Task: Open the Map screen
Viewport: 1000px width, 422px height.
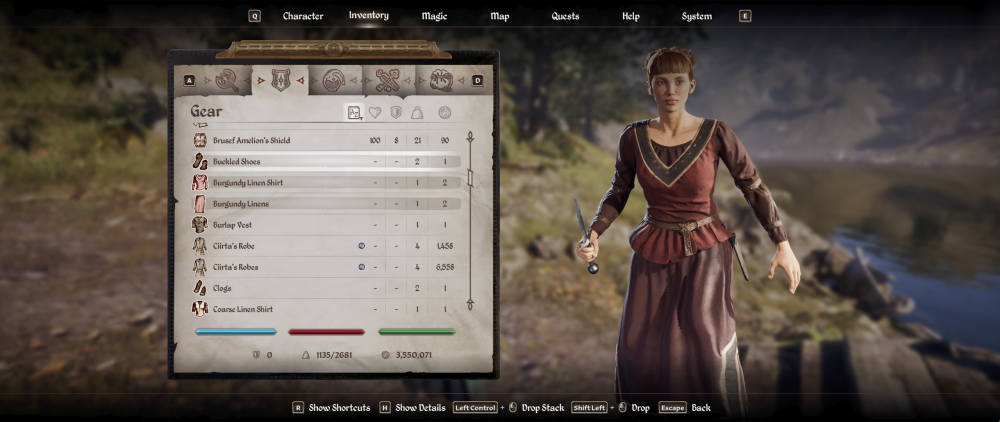Action: point(500,16)
